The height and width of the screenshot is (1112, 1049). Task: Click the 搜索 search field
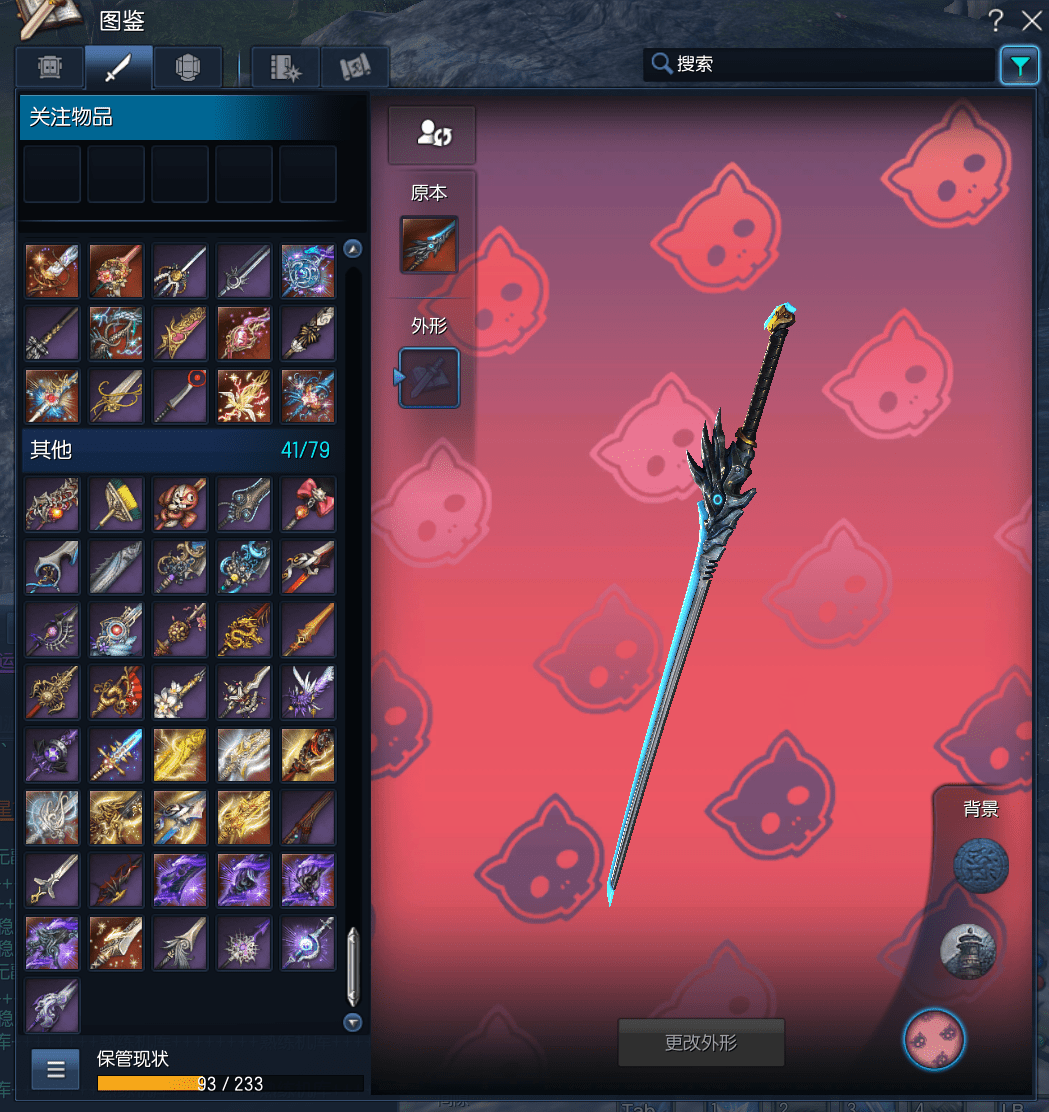tap(820, 65)
